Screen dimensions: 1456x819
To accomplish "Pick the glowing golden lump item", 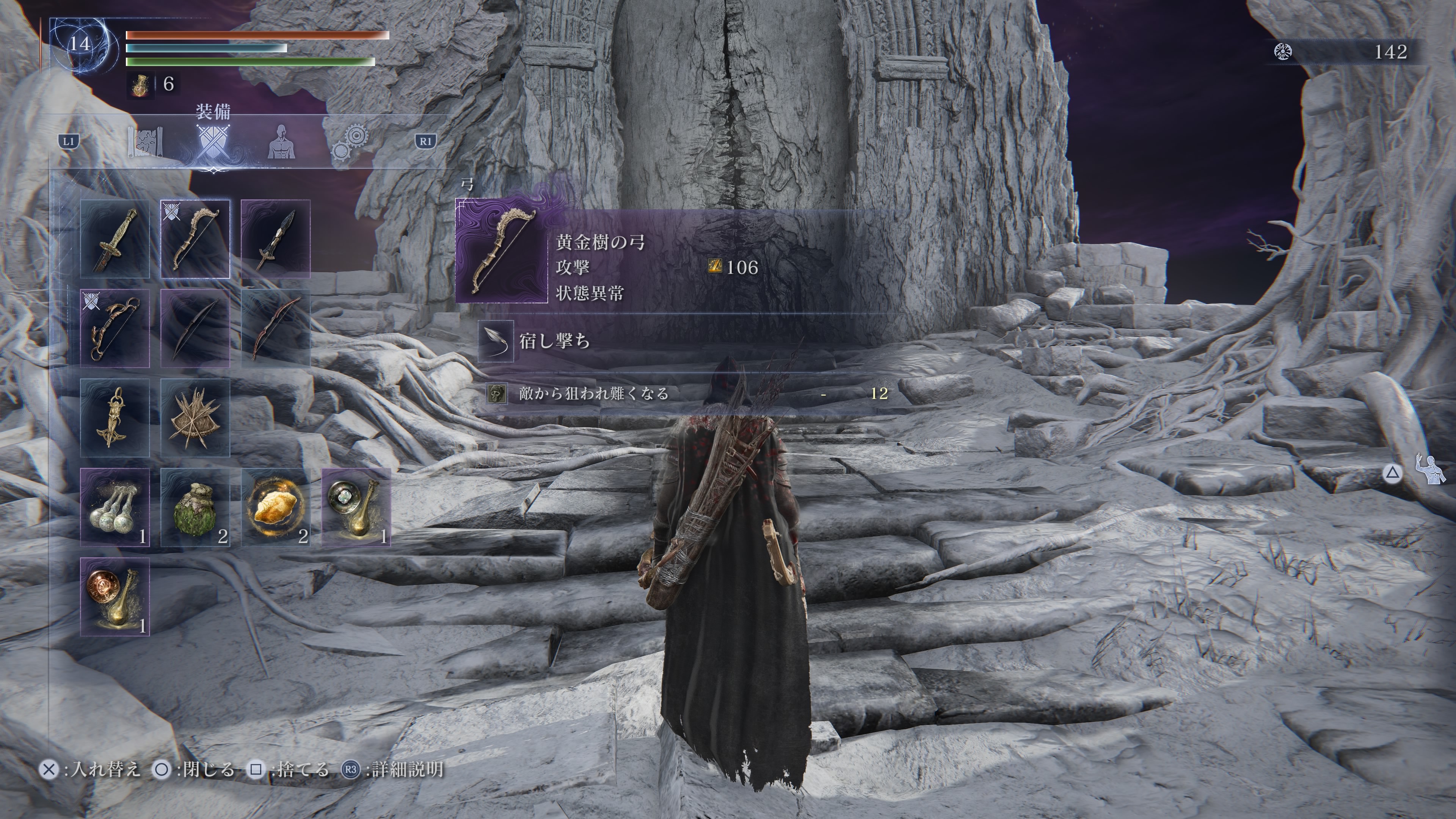I will click(x=275, y=507).
